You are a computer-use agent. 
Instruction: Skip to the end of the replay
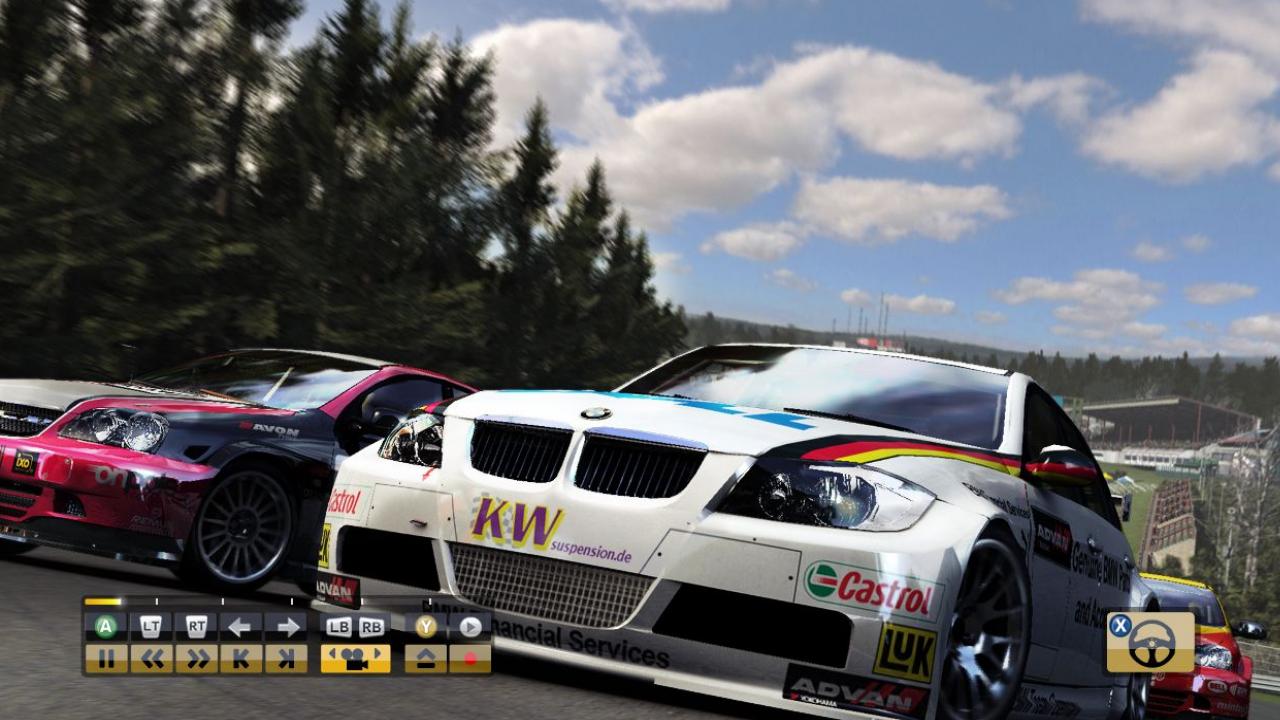pyautogui.click(x=285, y=657)
